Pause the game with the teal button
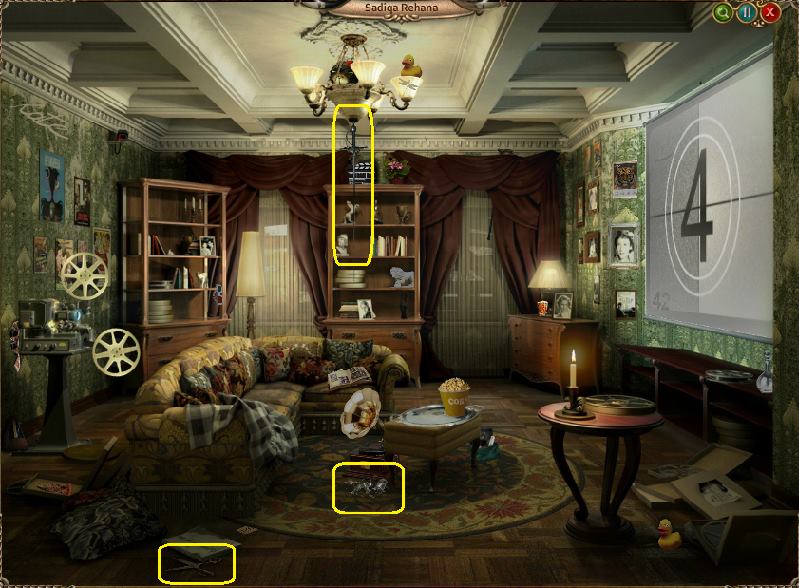Viewport: 799px width, 588px height. pyautogui.click(x=747, y=13)
